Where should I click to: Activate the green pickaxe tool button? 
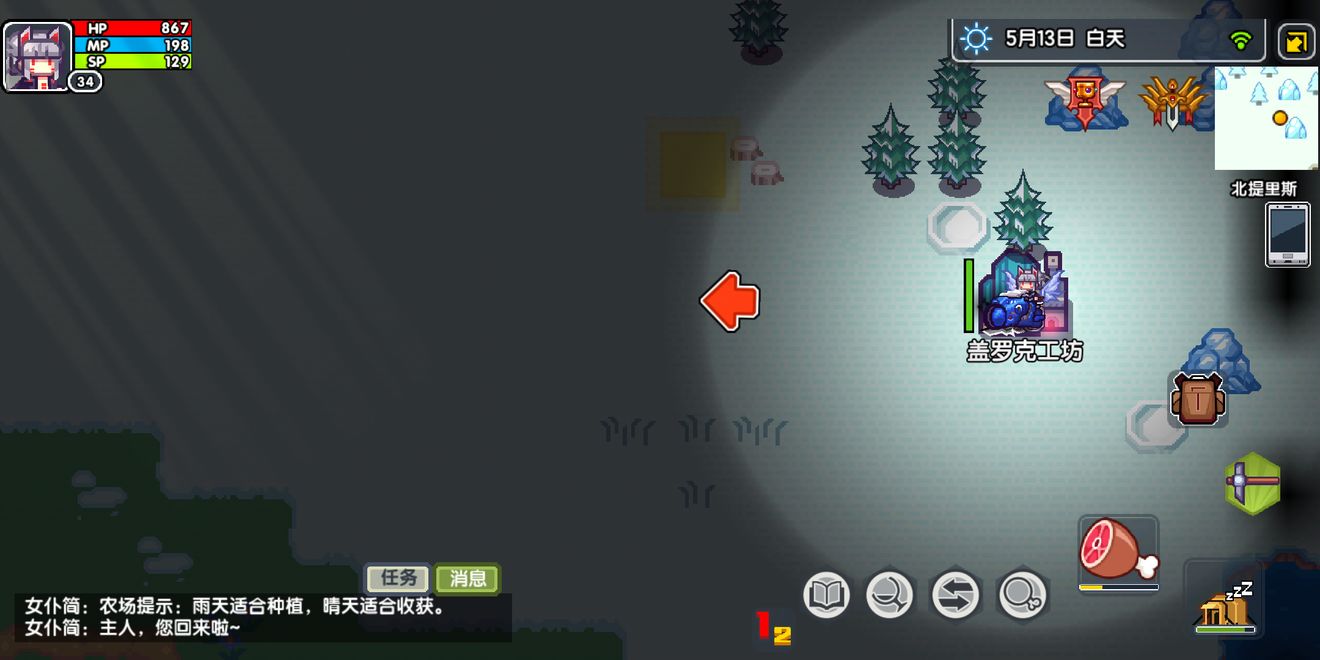point(1253,483)
